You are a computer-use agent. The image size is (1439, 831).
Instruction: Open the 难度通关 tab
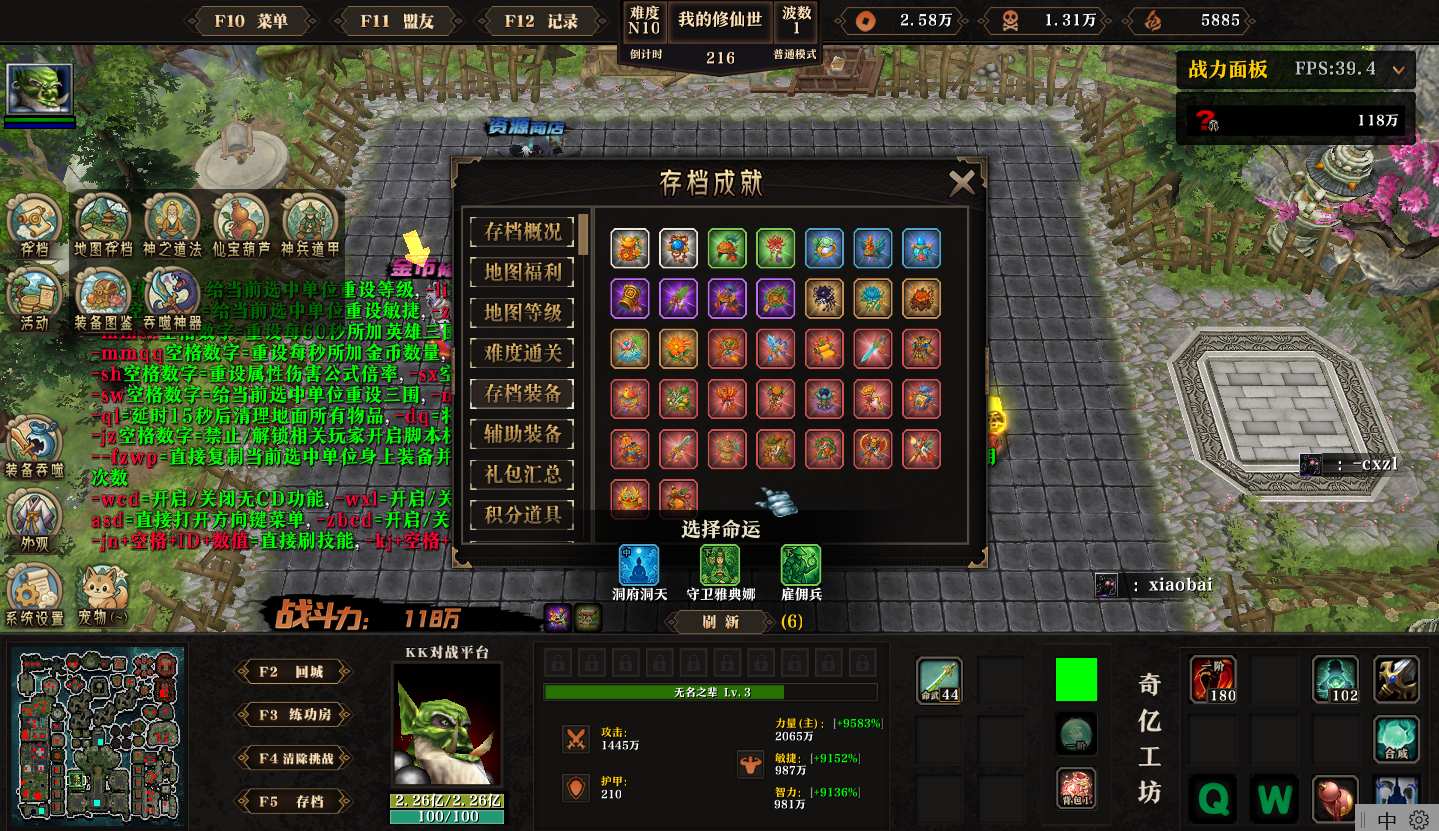coord(522,352)
